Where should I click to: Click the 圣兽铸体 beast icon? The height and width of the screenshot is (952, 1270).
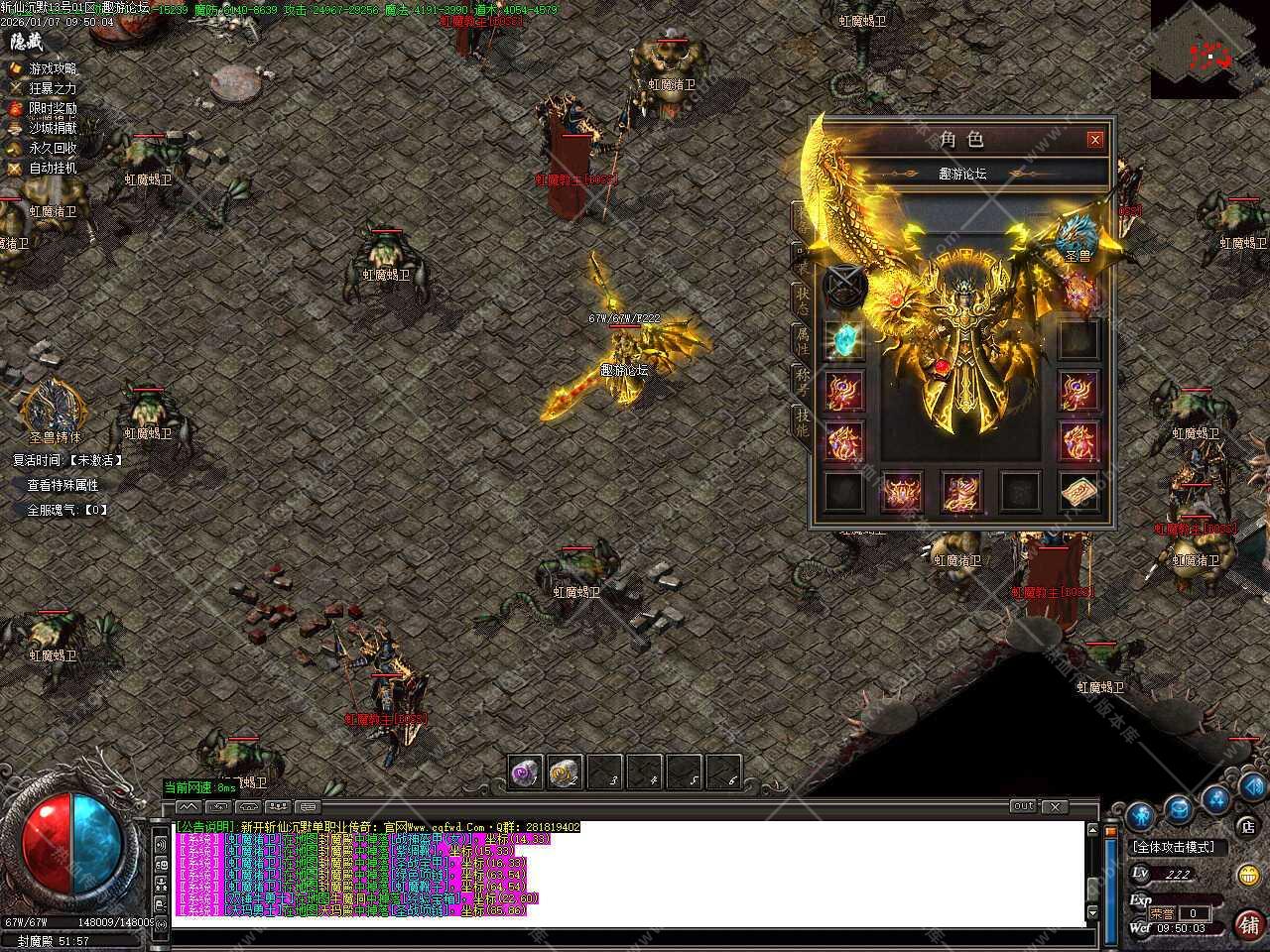tap(54, 407)
